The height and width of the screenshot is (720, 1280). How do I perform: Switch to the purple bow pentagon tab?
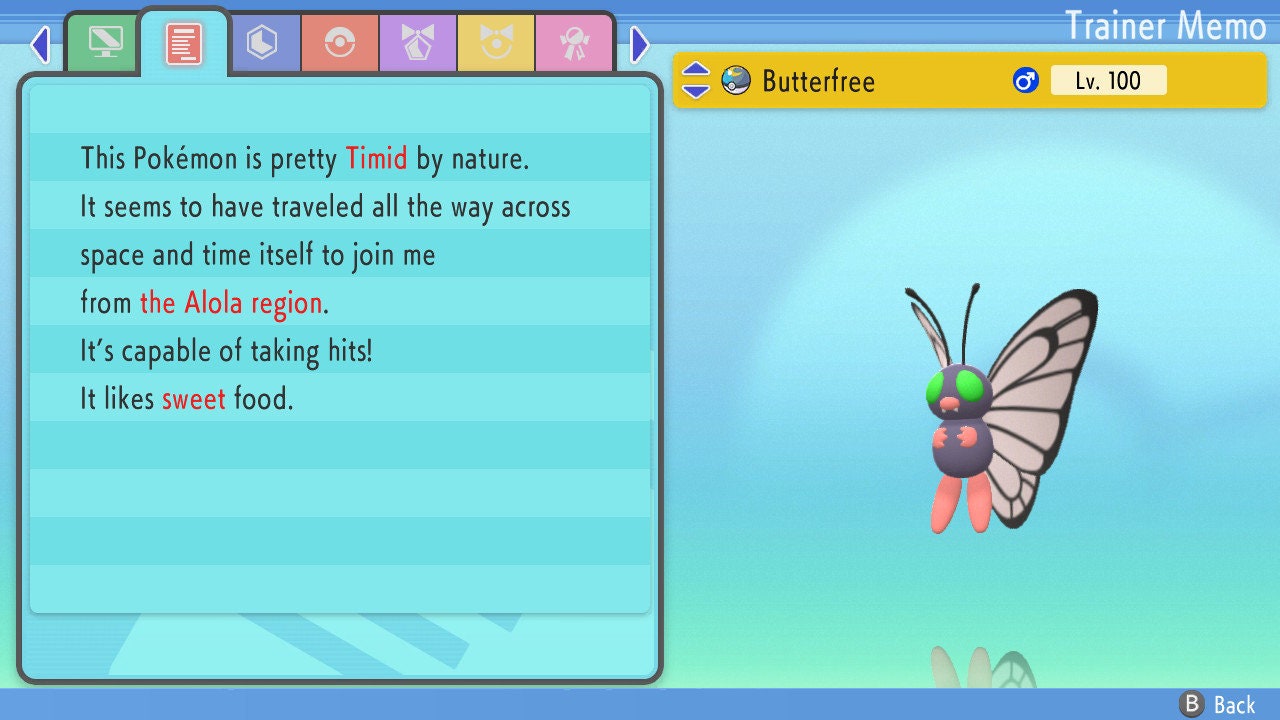click(418, 43)
